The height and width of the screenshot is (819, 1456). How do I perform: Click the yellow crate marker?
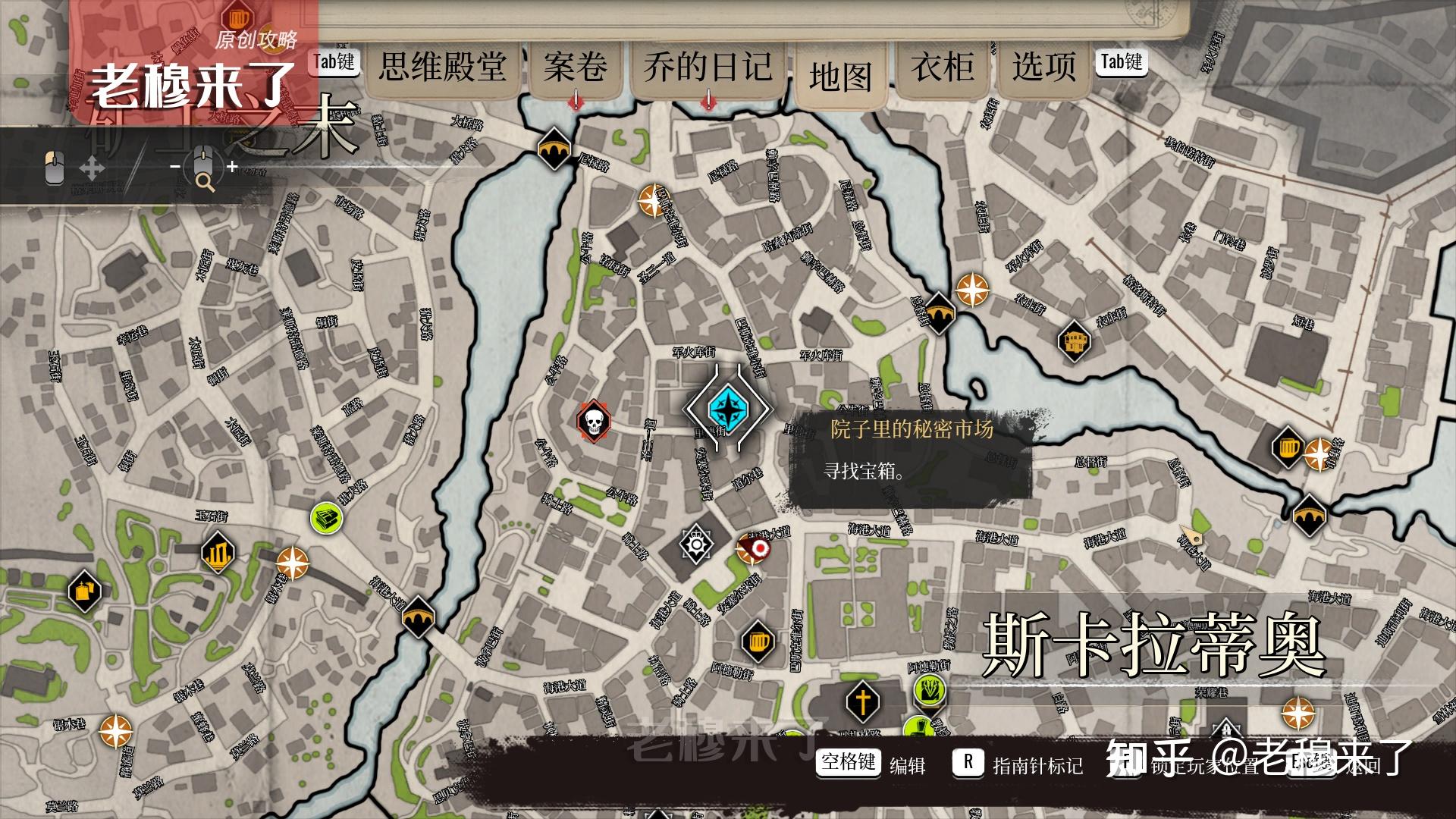tap(84, 589)
